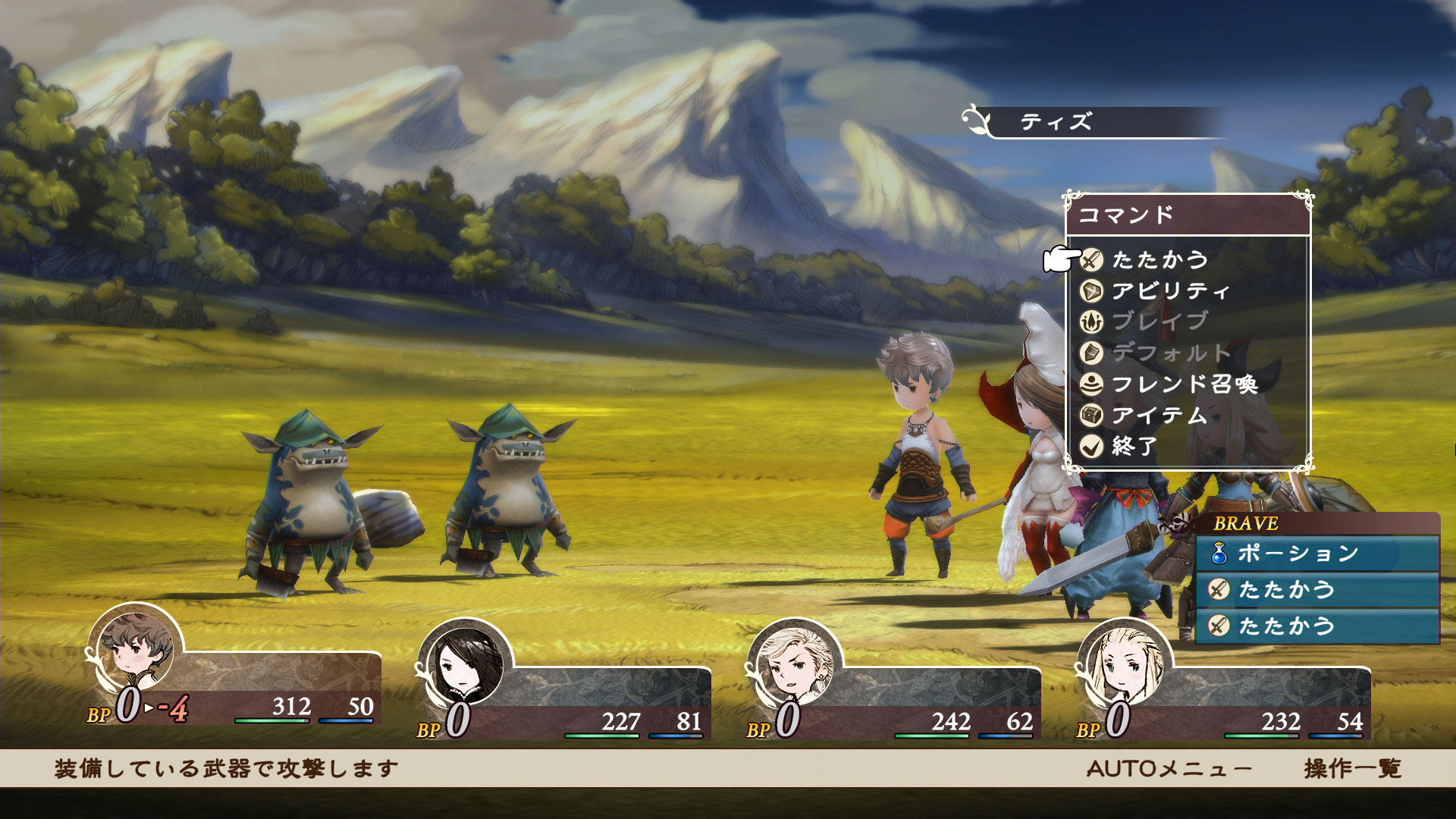
Task: Select the potion icon in the BRAVE queue
Action: [x=1221, y=555]
